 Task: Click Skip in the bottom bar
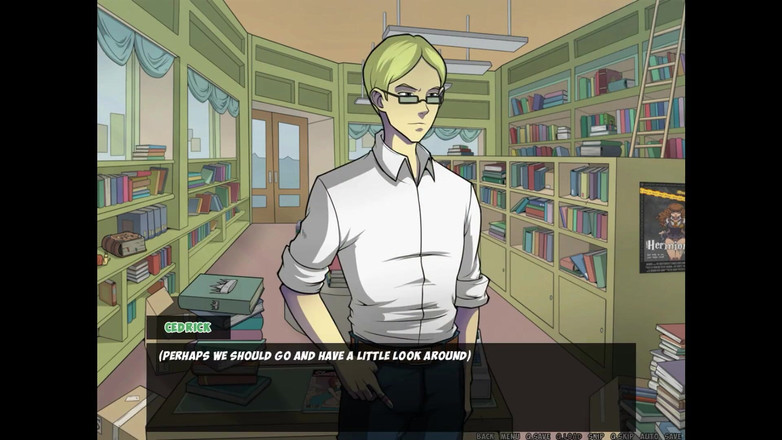tap(596, 436)
